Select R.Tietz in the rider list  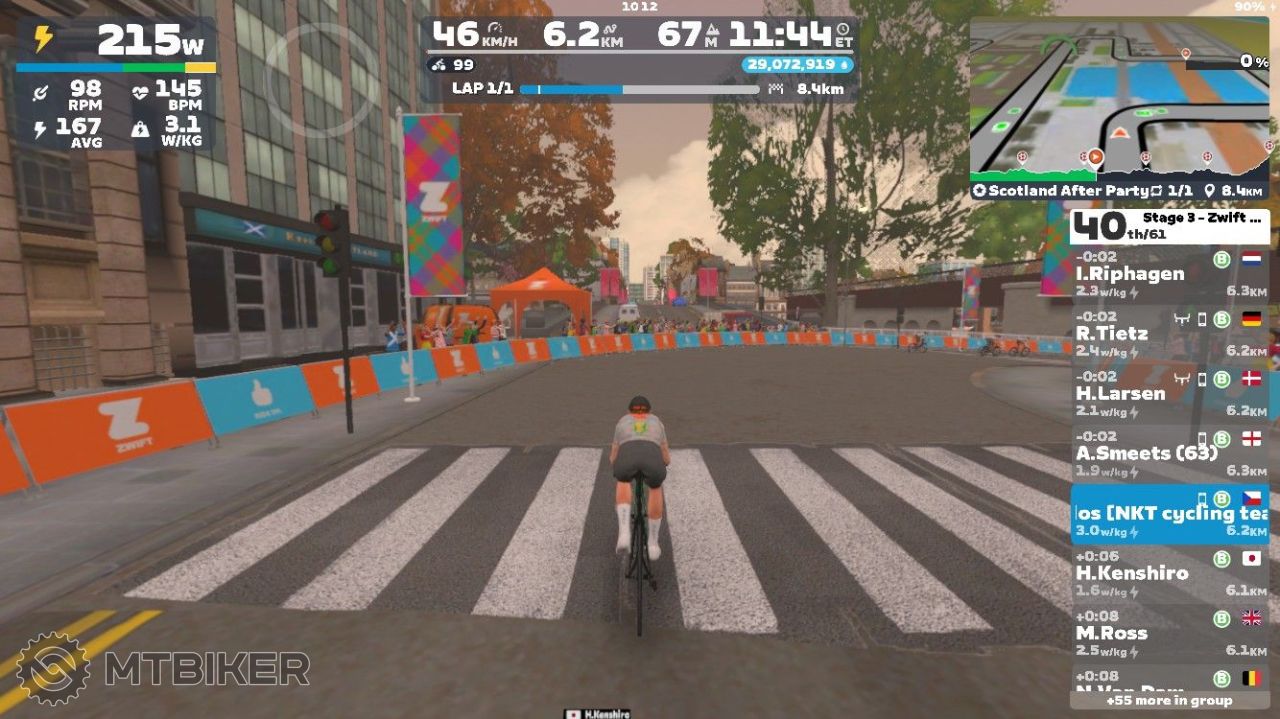coord(1168,334)
